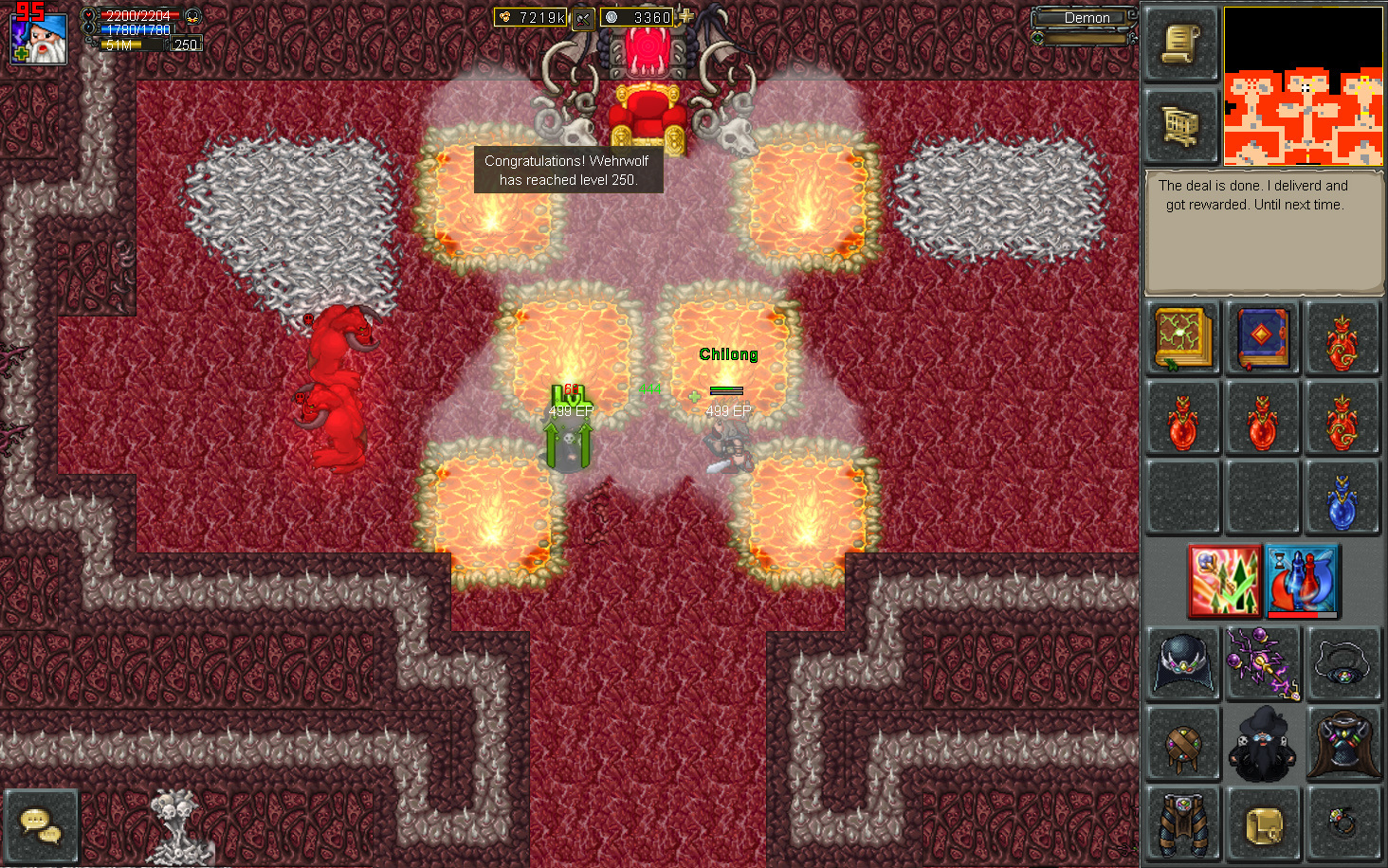The image size is (1388, 868).
Task: Activate the red green-arrows staff skill
Action: click(x=1225, y=579)
